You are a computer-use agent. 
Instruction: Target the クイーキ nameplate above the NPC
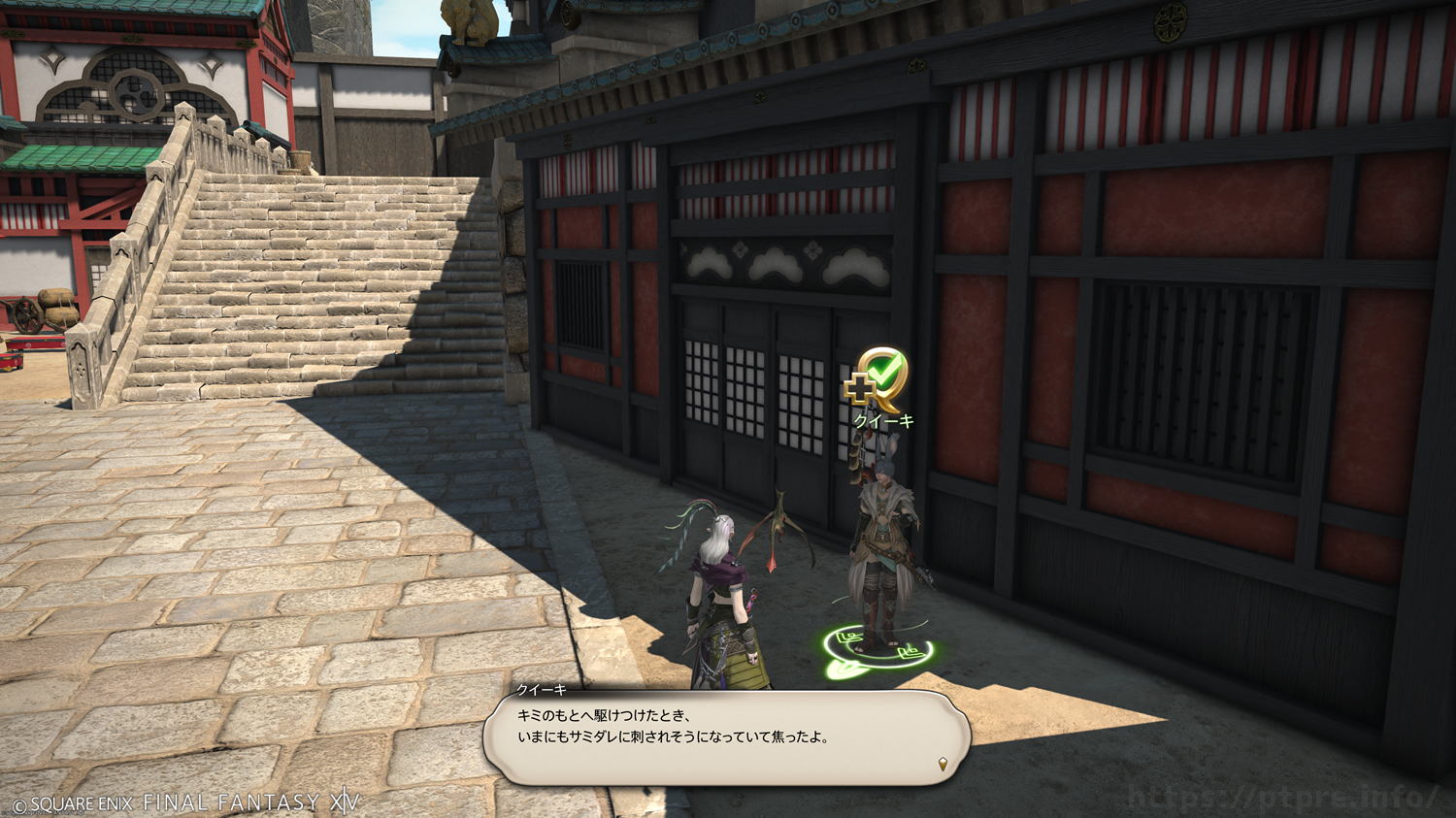click(x=883, y=421)
